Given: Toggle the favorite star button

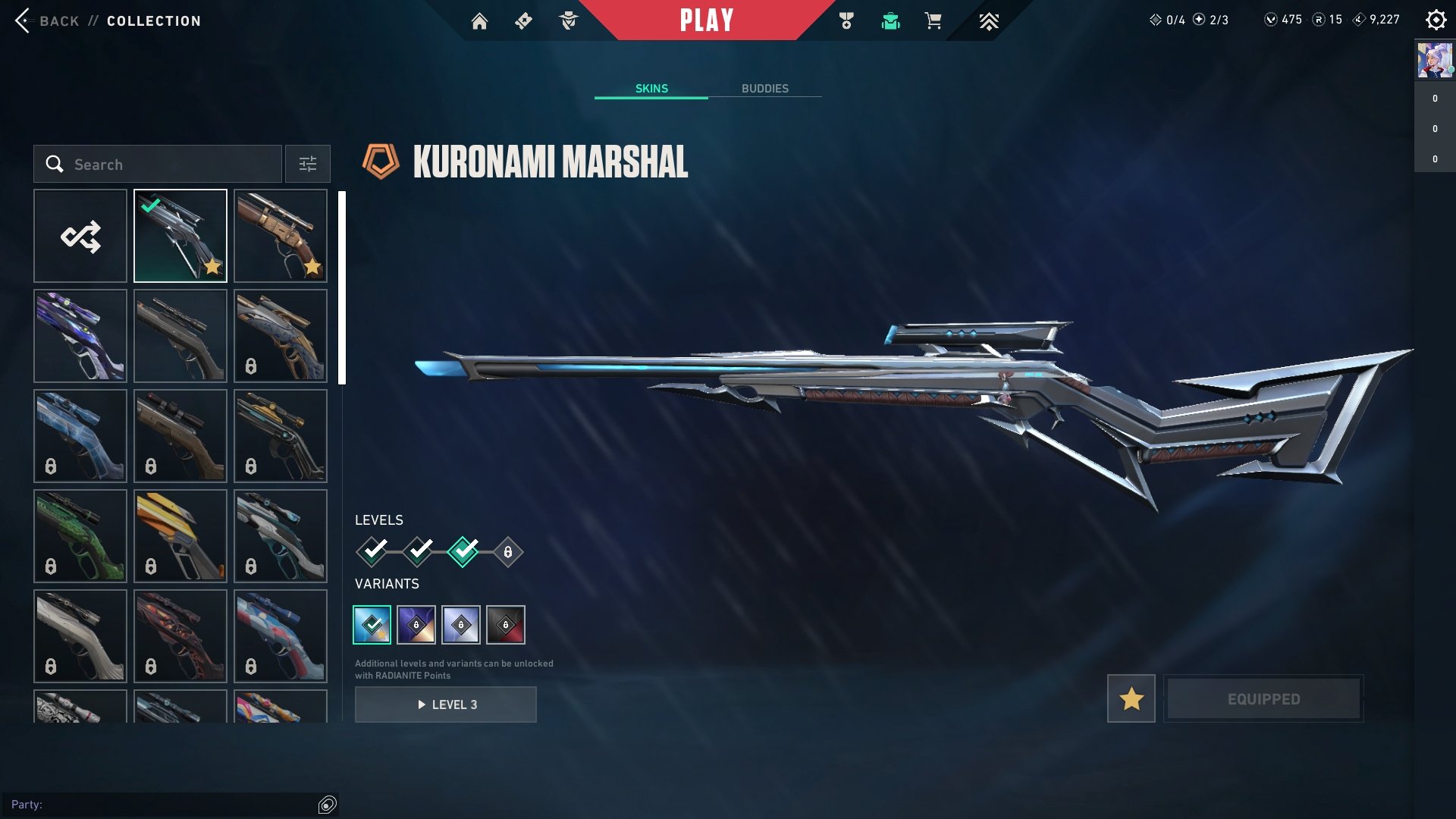Looking at the screenshot, I should (1131, 698).
